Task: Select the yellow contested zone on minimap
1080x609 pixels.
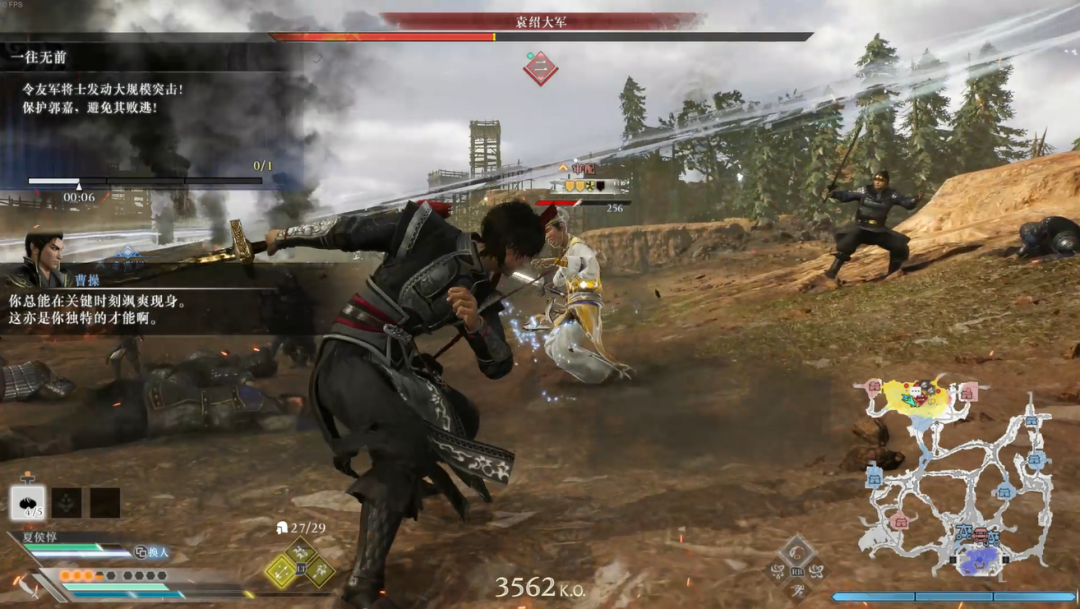Action: click(917, 397)
